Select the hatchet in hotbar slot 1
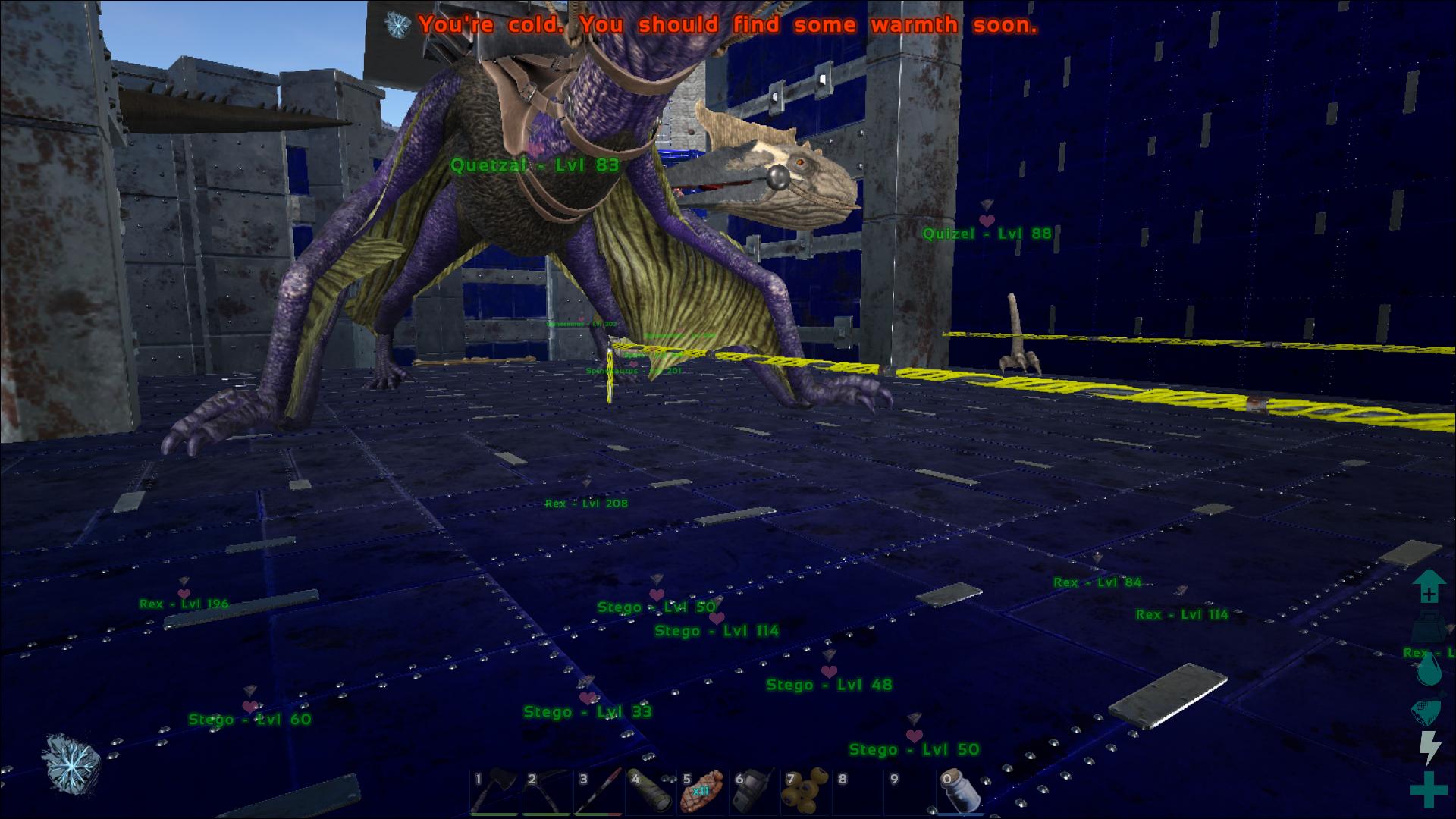Viewport: 1456px width, 819px height. 495,792
